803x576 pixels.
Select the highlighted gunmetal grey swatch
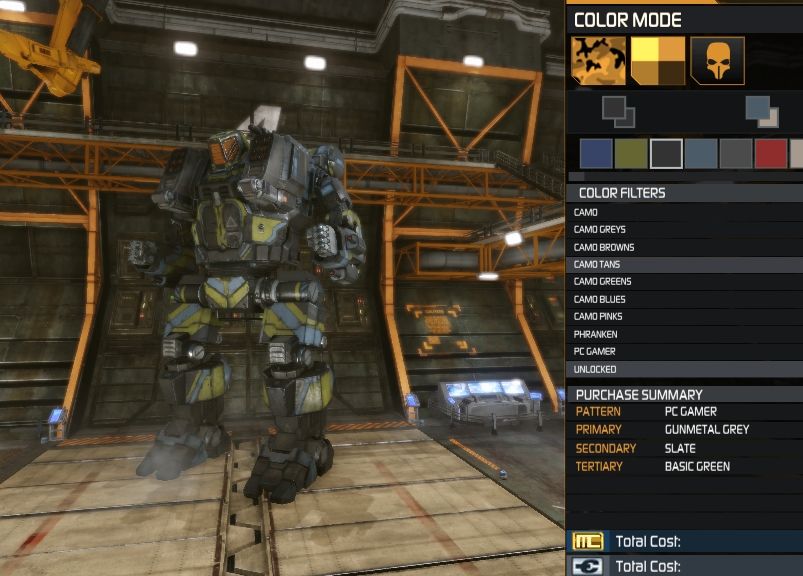click(x=666, y=154)
